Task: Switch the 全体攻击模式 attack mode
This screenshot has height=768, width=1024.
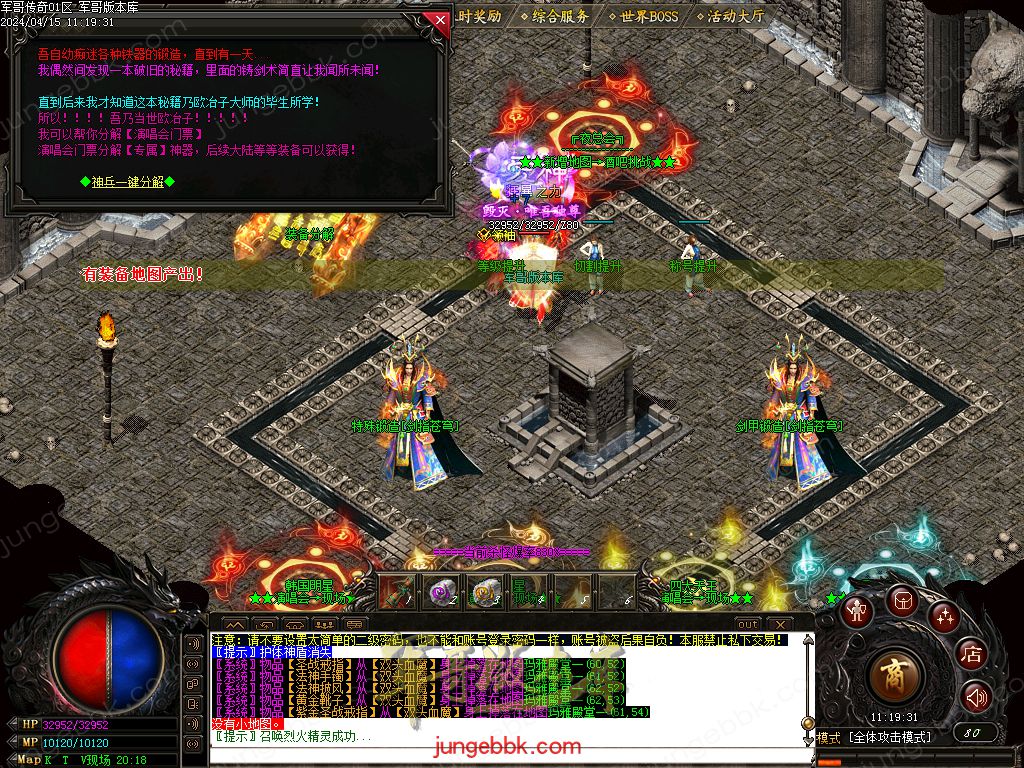Action: click(888, 737)
